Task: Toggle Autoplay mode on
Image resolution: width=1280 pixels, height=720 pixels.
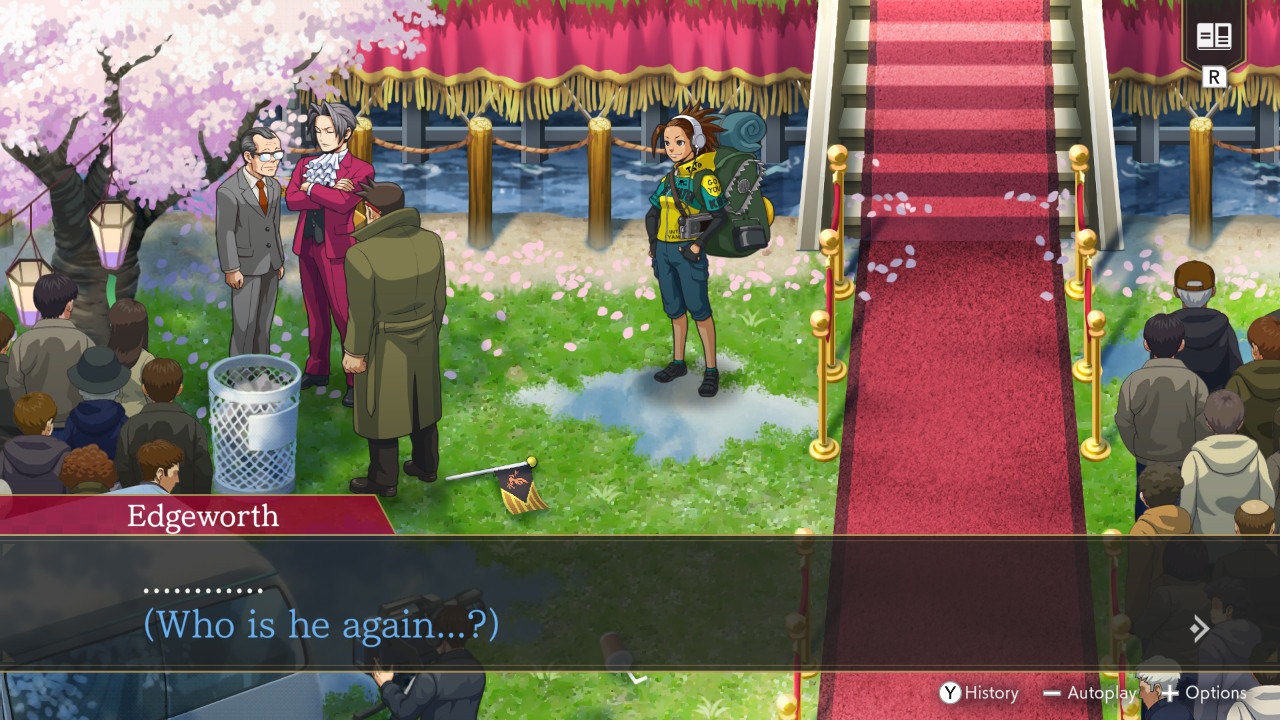Action: pyautogui.click(x=1090, y=692)
